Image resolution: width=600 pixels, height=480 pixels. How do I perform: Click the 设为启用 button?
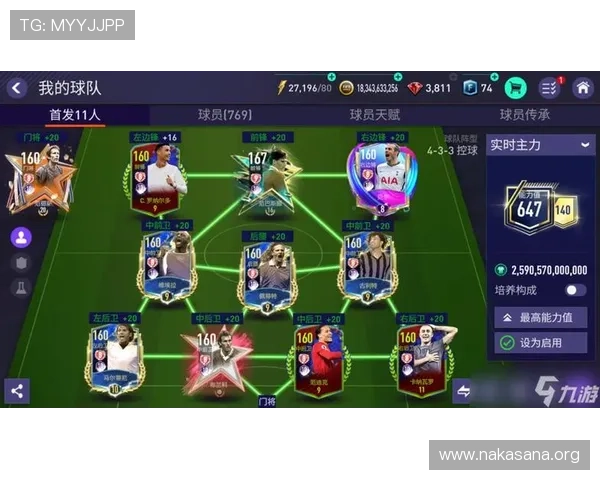pos(540,343)
